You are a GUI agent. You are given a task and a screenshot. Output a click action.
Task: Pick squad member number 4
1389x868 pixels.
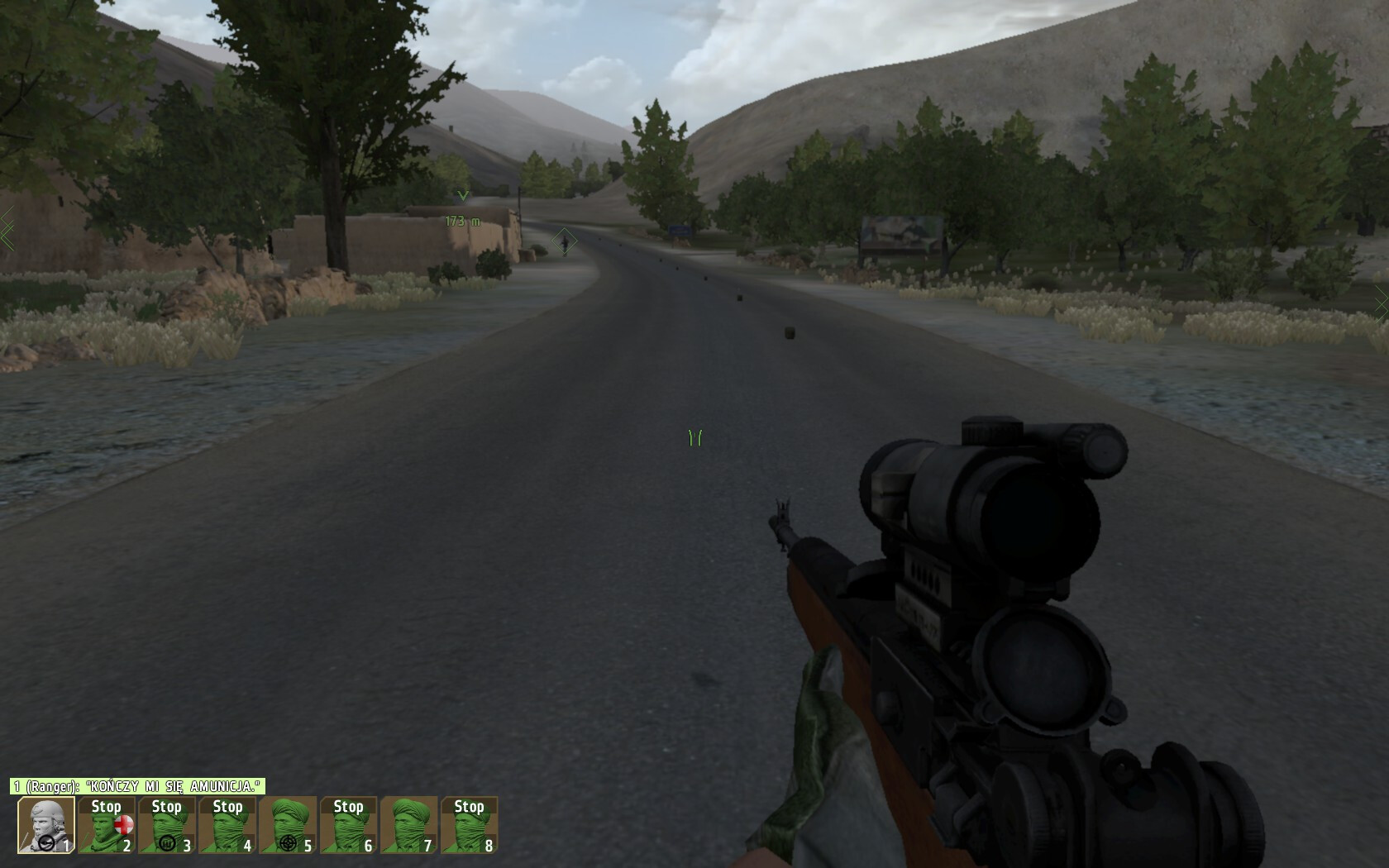click(x=227, y=824)
